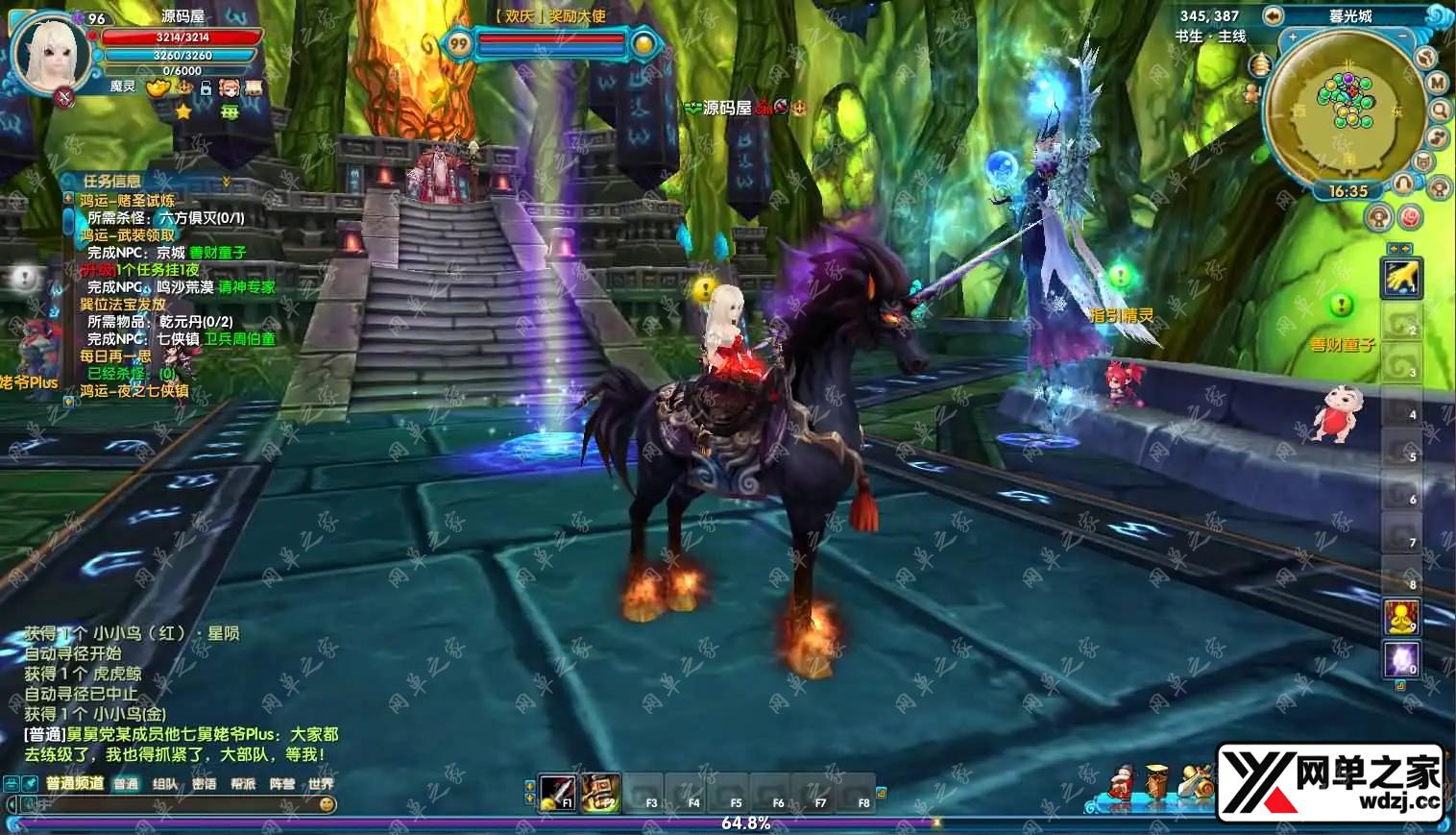Switch to the 世界 world chat tab

point(321,784)
